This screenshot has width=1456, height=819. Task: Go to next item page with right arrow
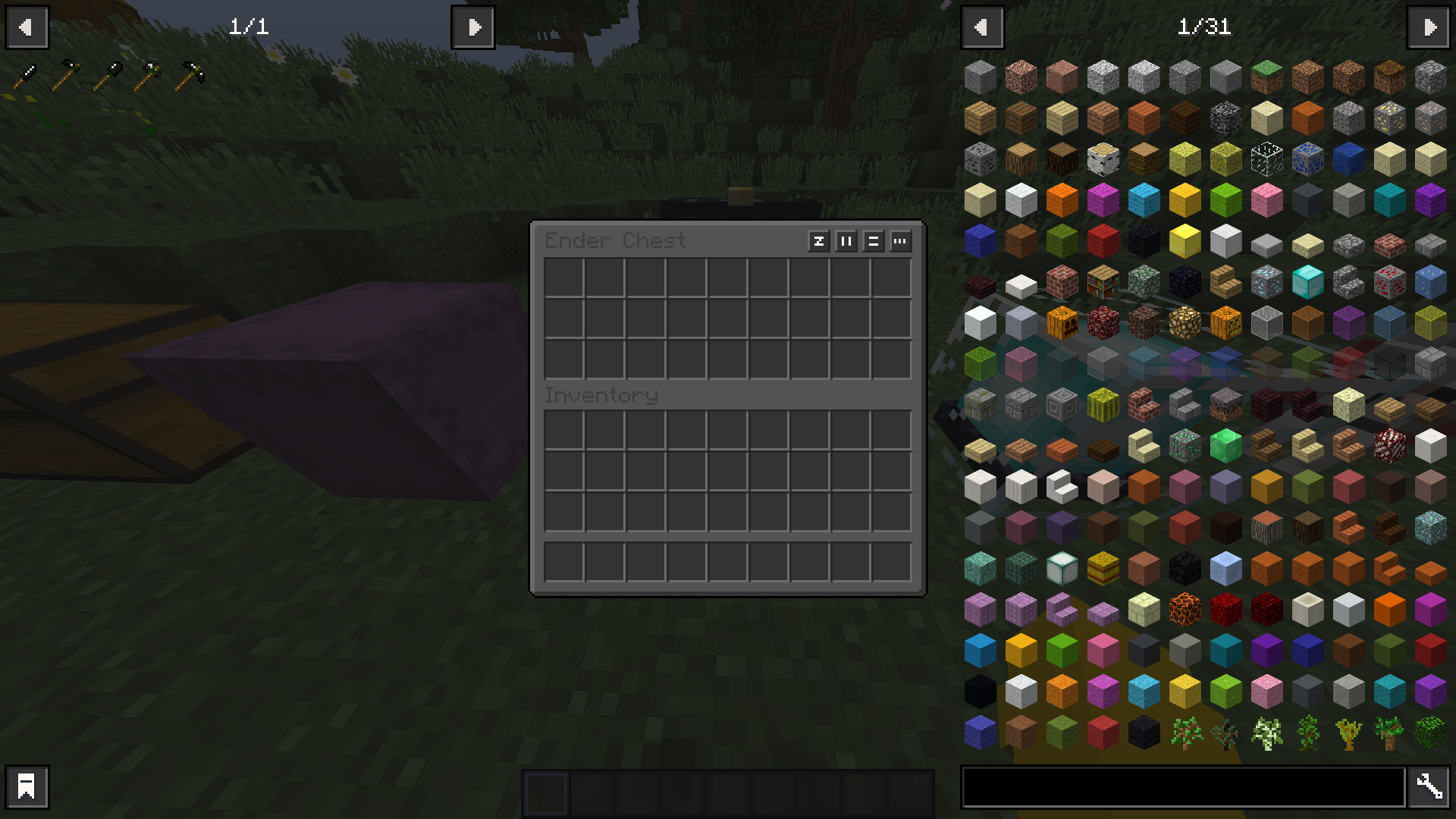pyautogui.click(x=1429, y=27)
